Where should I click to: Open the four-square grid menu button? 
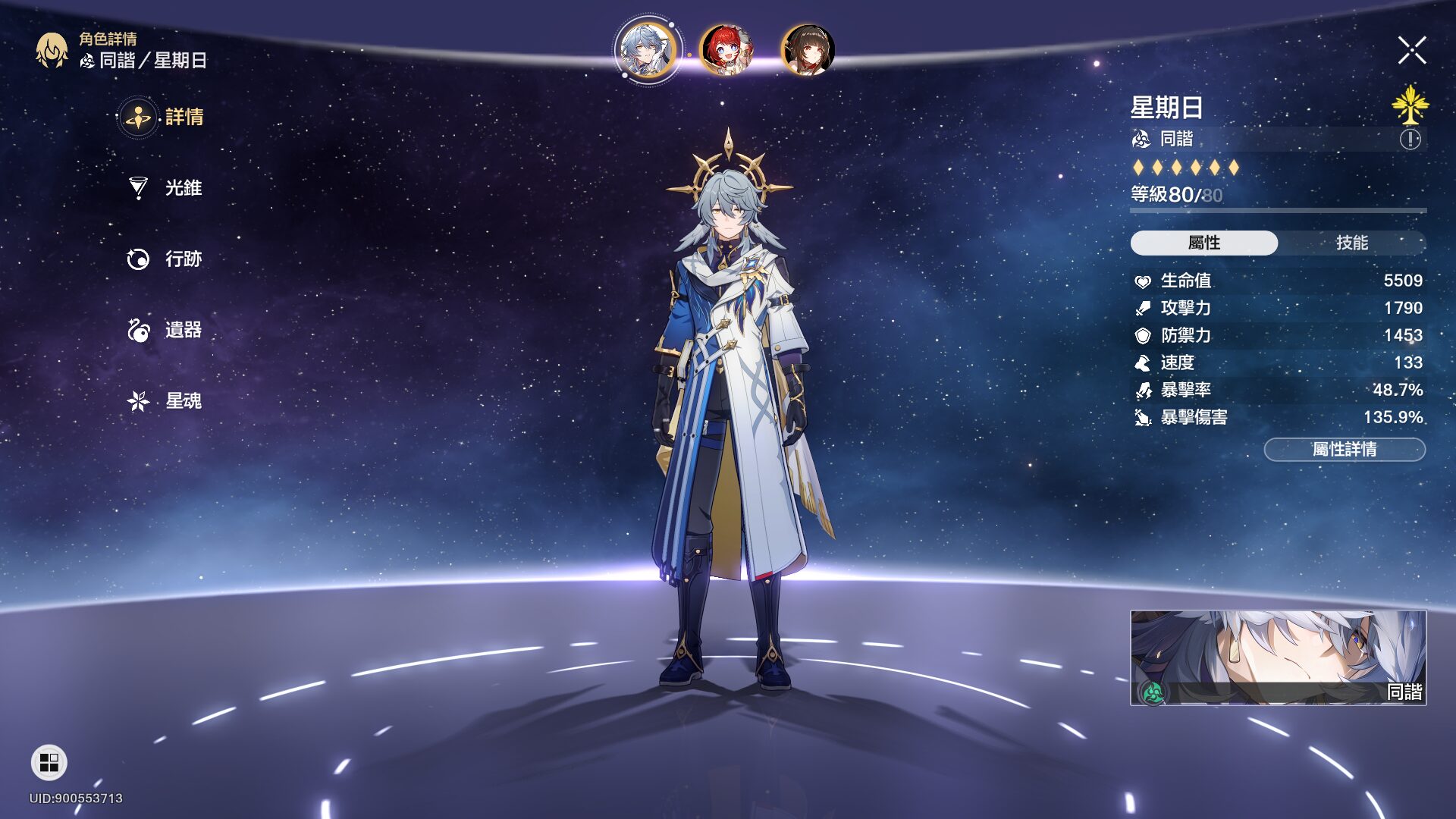tap(49, 763)
